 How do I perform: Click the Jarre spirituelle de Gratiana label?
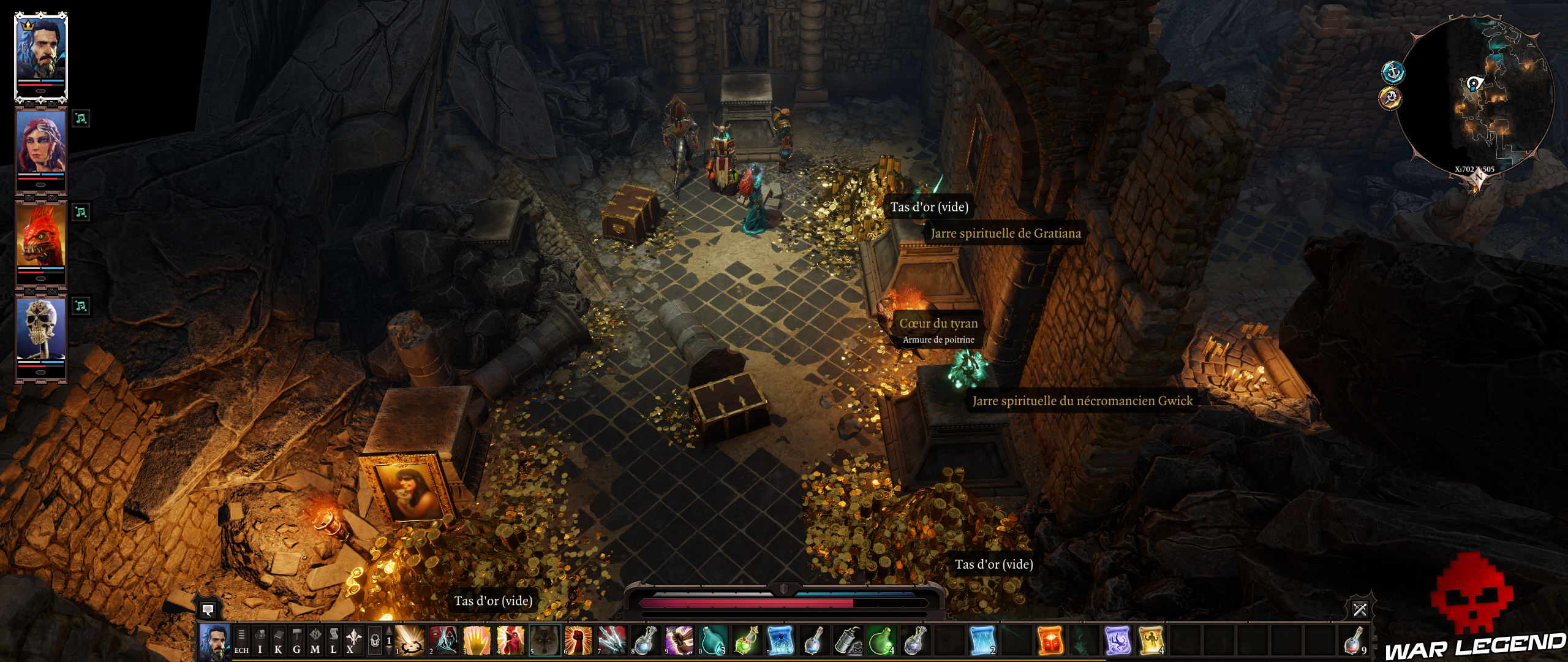[1006, 233]
